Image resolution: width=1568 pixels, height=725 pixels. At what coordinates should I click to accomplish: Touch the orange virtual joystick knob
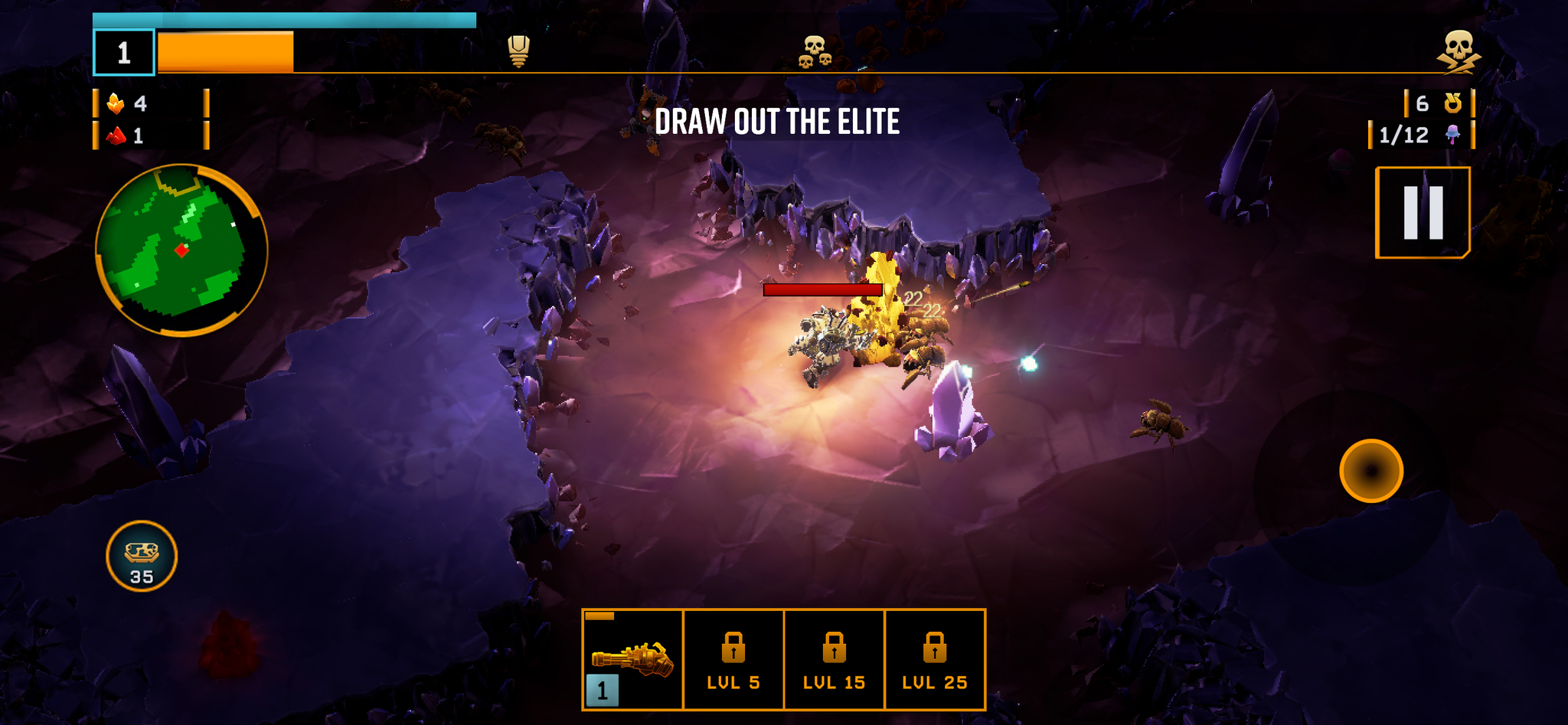coord(1370,471)
